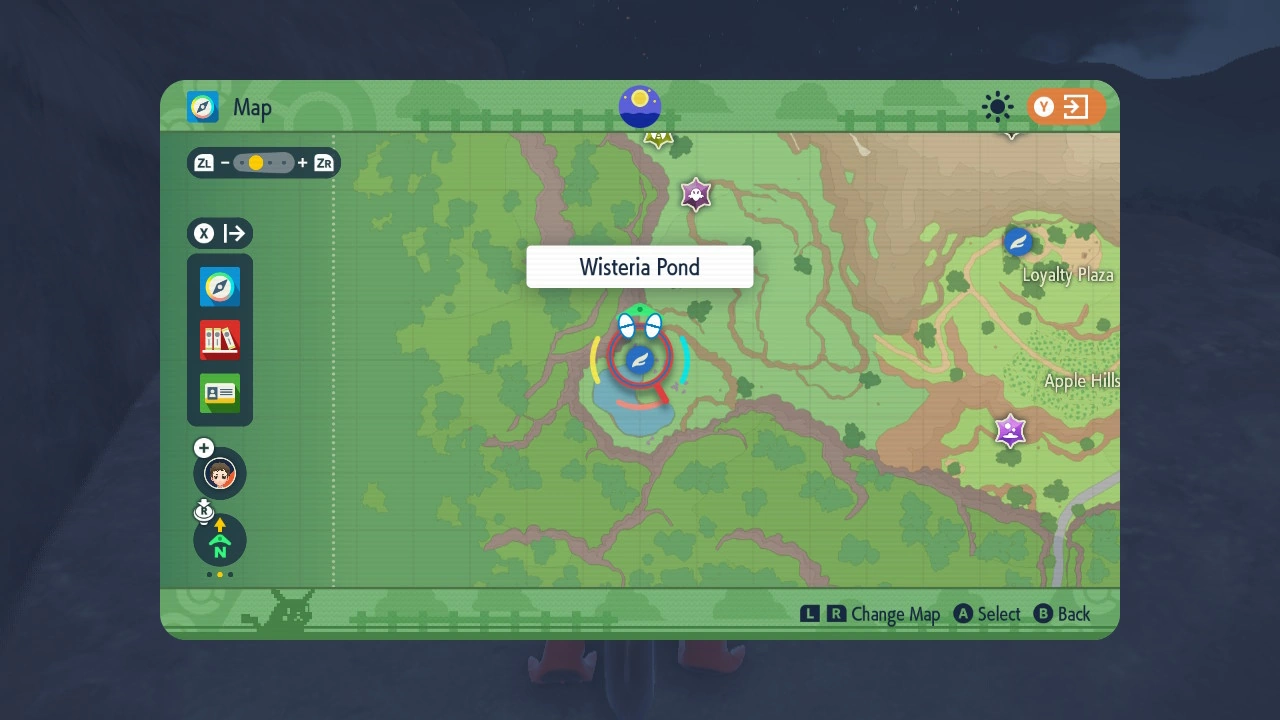Click the player avatar portrait

[x=219, y=473]
